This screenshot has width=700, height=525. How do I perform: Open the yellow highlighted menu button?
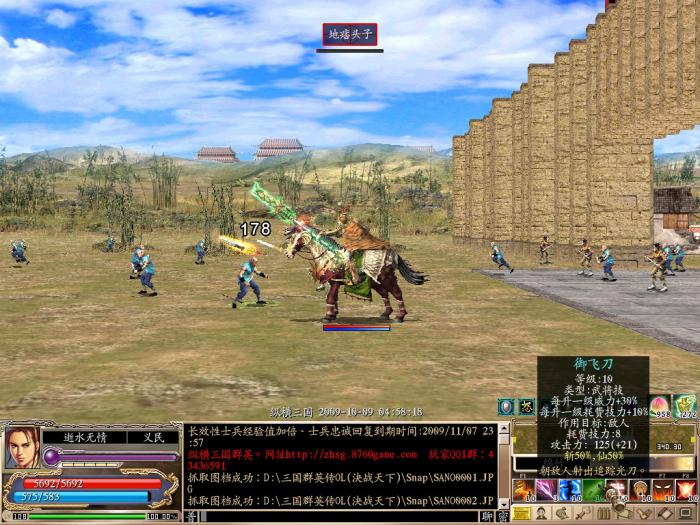tap(522, 514)
